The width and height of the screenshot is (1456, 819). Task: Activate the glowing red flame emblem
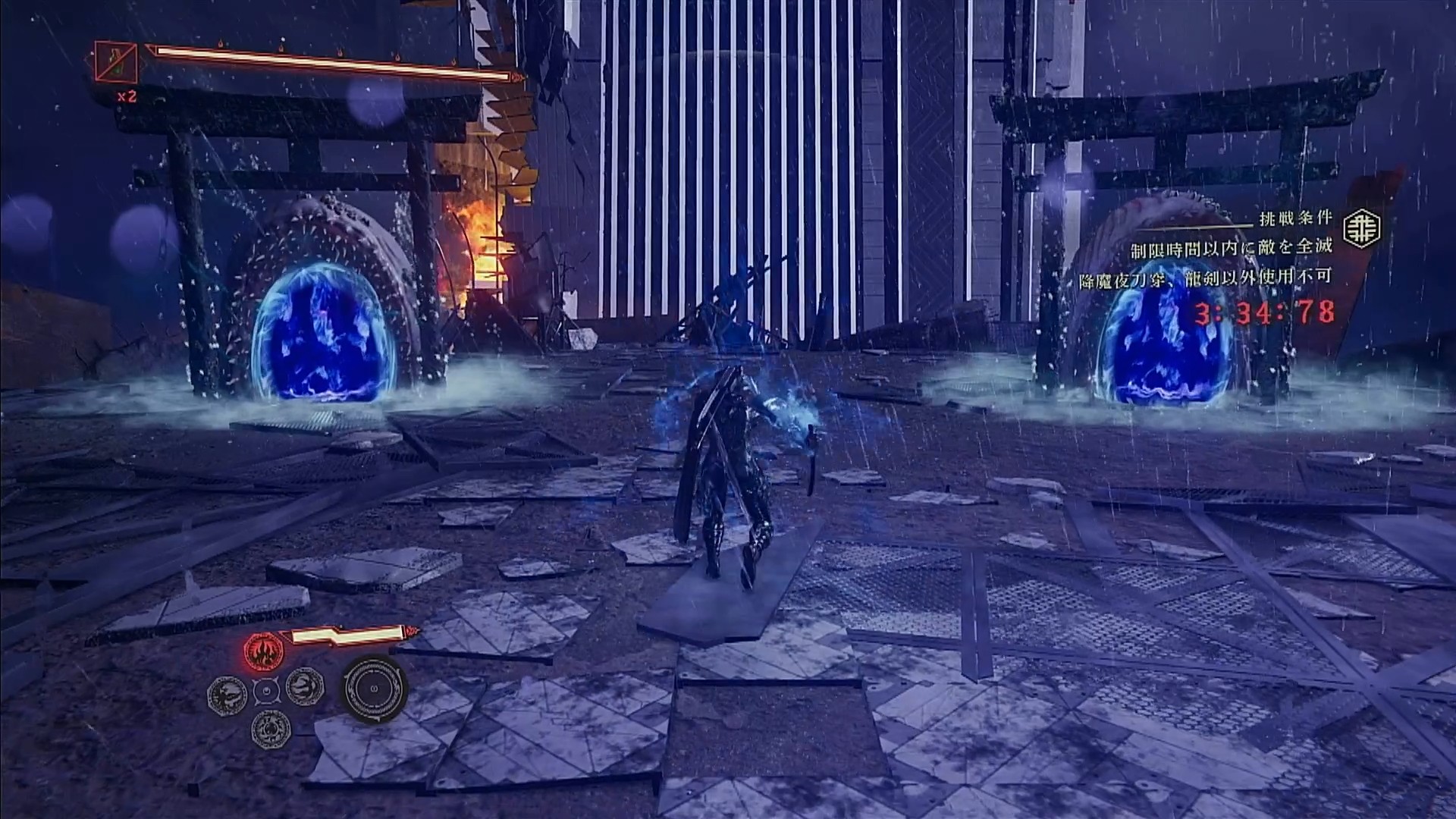263,651
